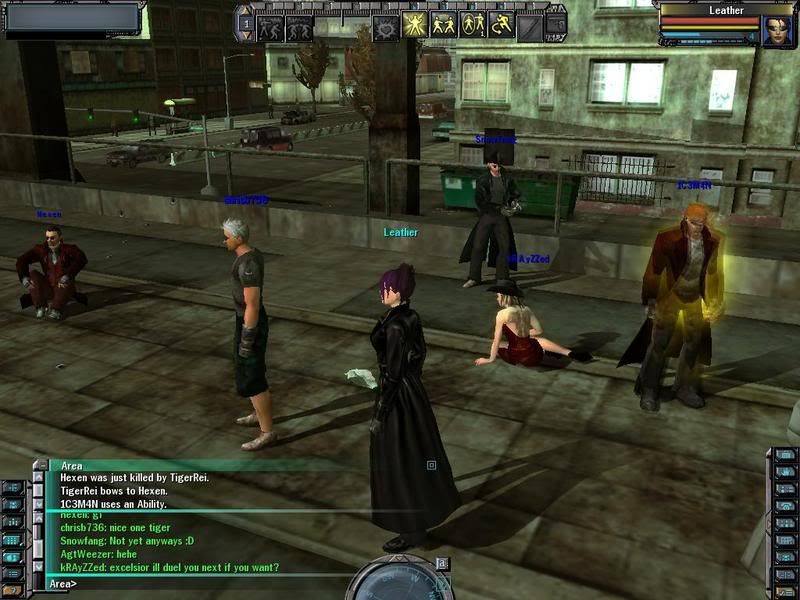
Task: Click the hotbar page number selector
Action: [x=245, y=23]
